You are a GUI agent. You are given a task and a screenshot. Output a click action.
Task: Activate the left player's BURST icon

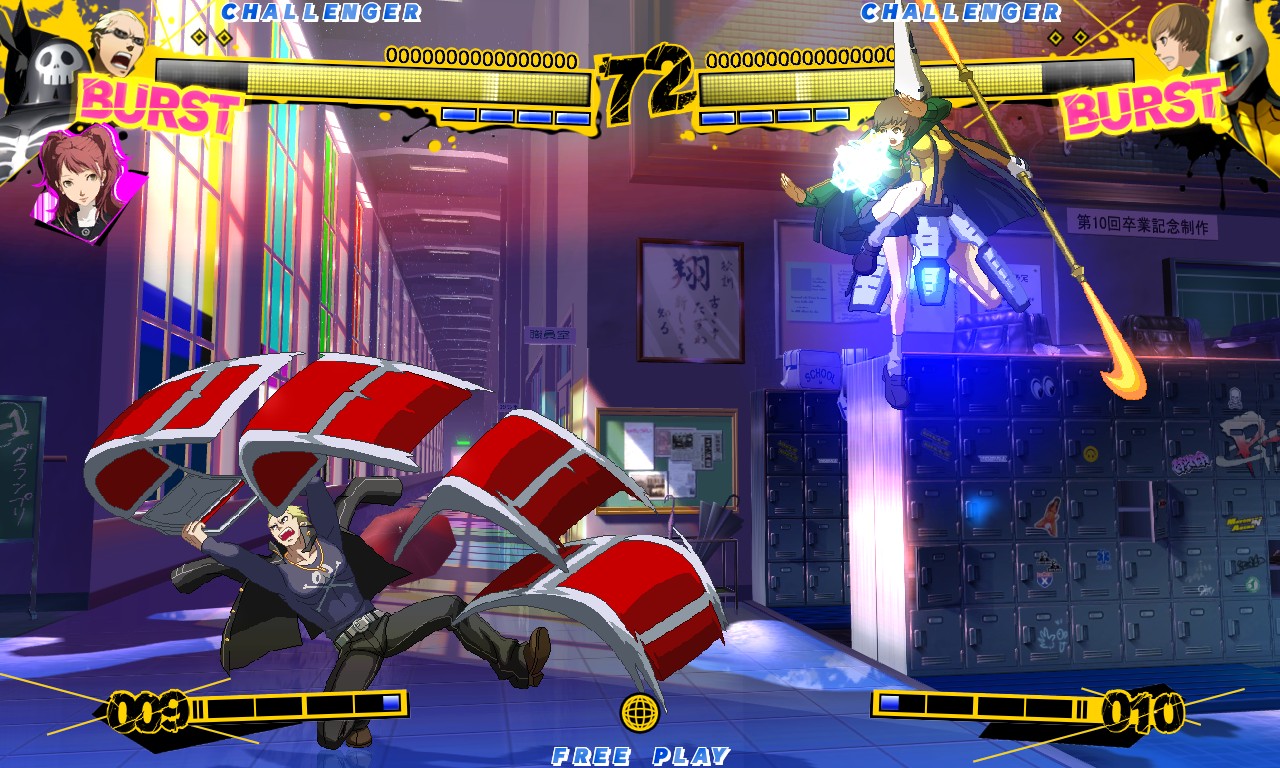[160, 107]
